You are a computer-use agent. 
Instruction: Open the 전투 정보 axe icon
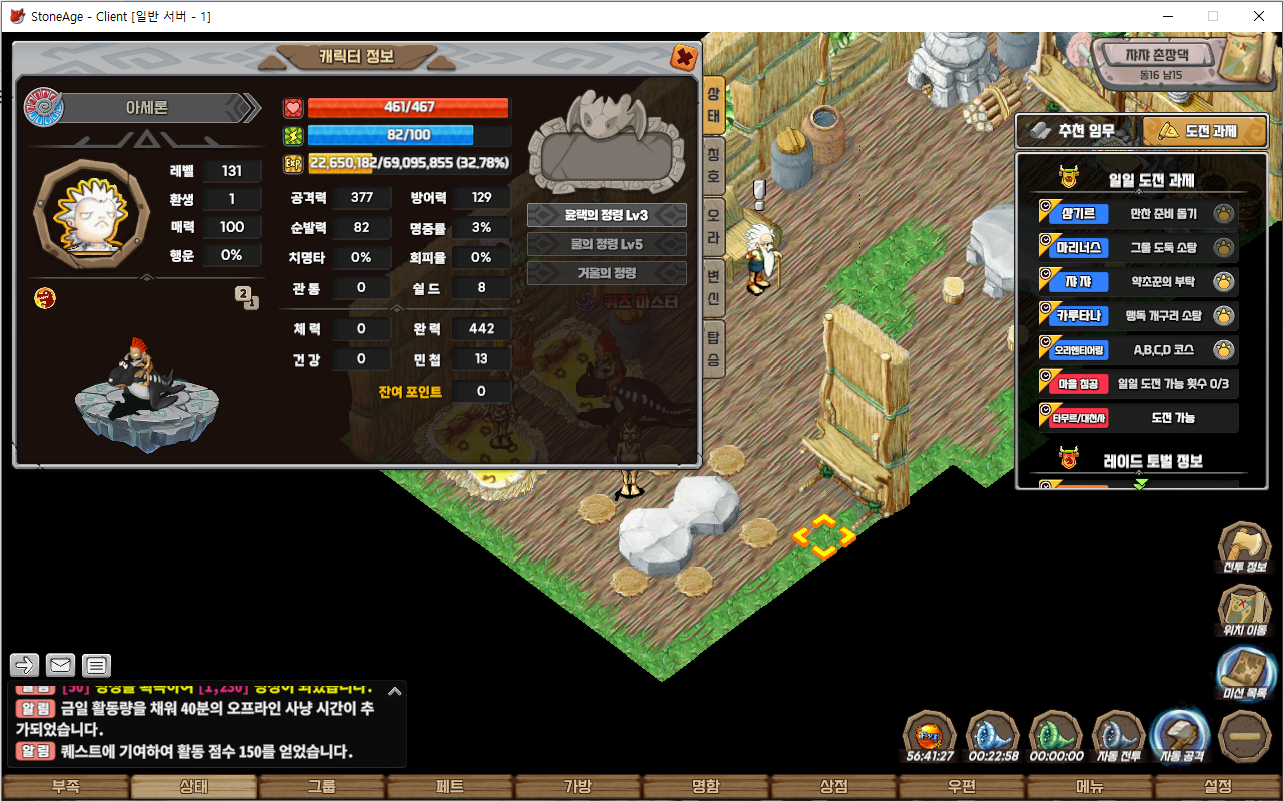pos(1244,545)
